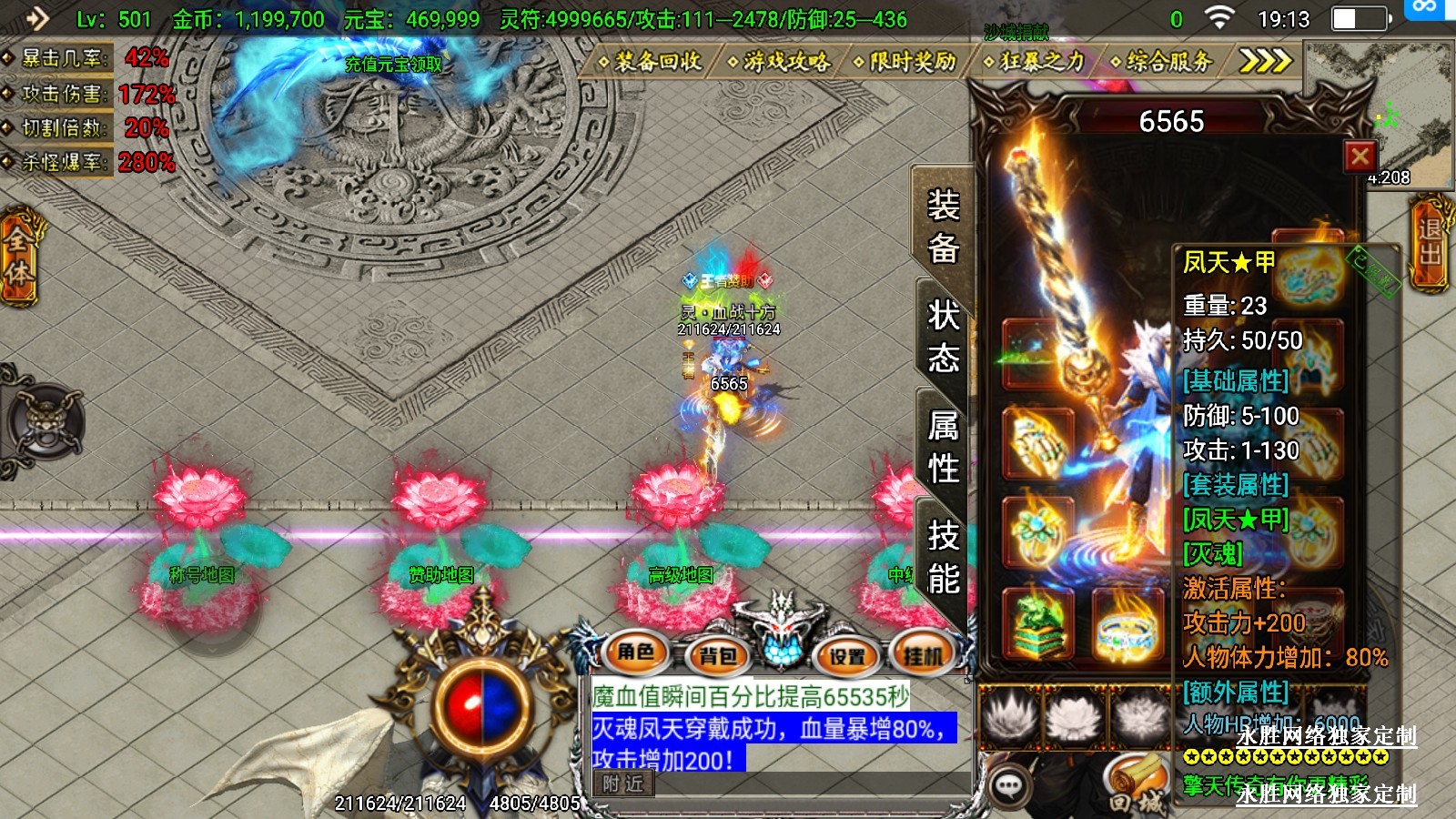The image size is (1456, 819).
Task: Open the 限时奖励 limited-time rewards
Action: coord(905,62)
